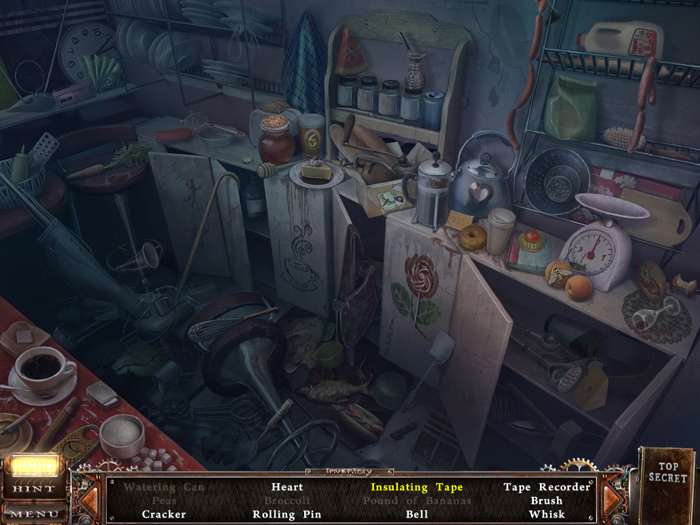Select Insulating Tape in the item list
The width and height of the screenshot is (700, 525).
pyautogui.click(x=417, y=487)
